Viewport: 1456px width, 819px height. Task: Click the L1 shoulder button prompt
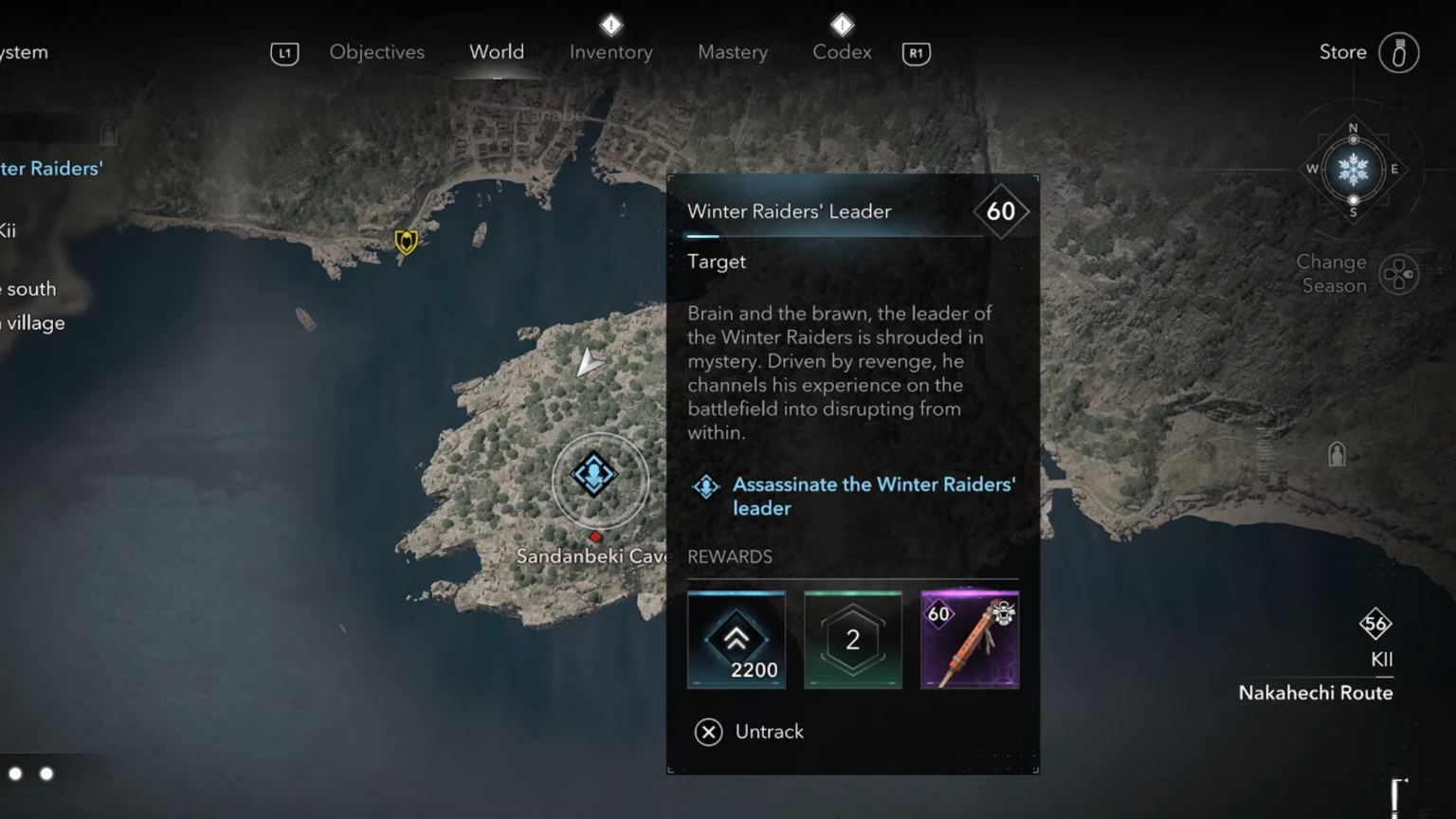click(284, 53)
